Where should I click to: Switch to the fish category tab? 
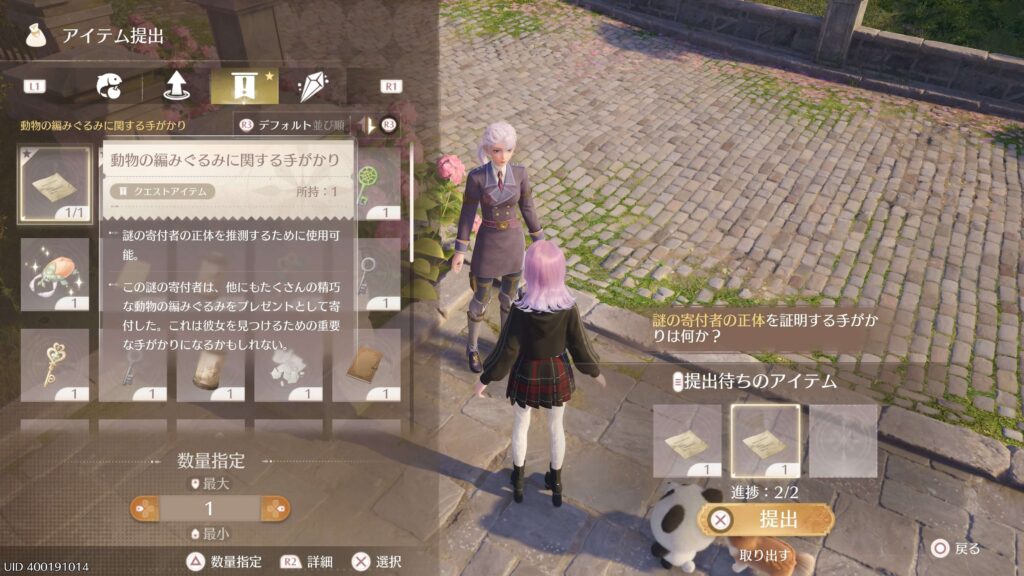(x=109, y=87)
